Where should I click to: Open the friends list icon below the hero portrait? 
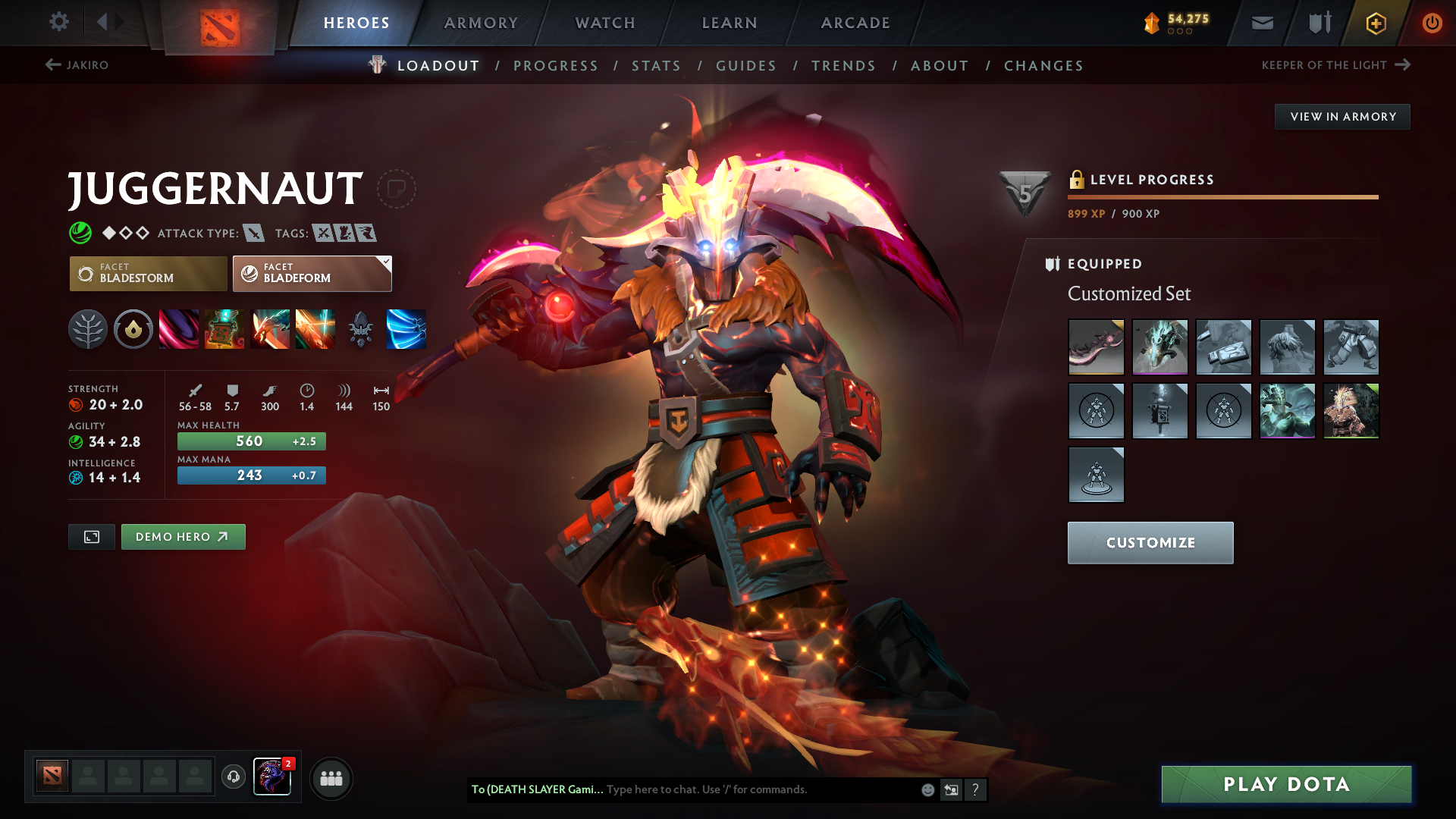(x=331, y=777)
